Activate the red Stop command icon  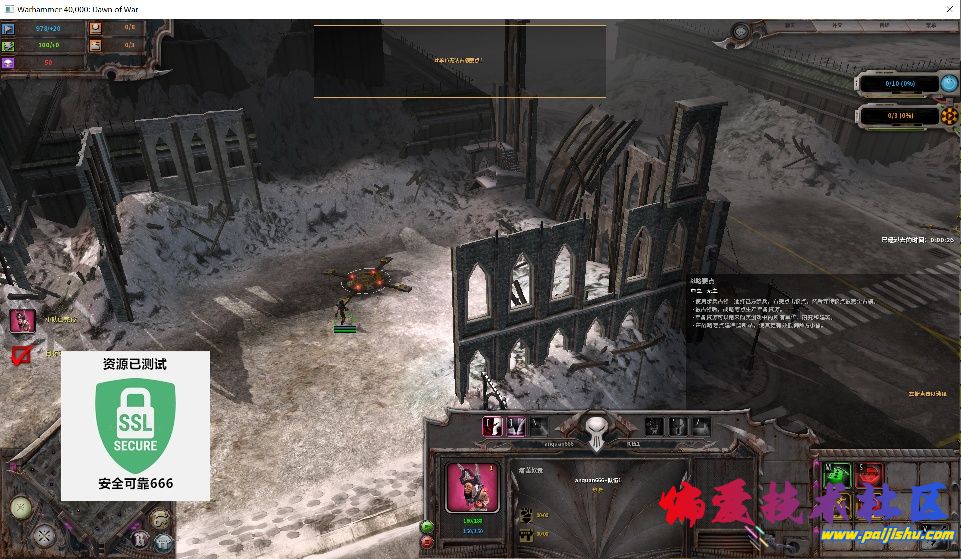(870, 472)
